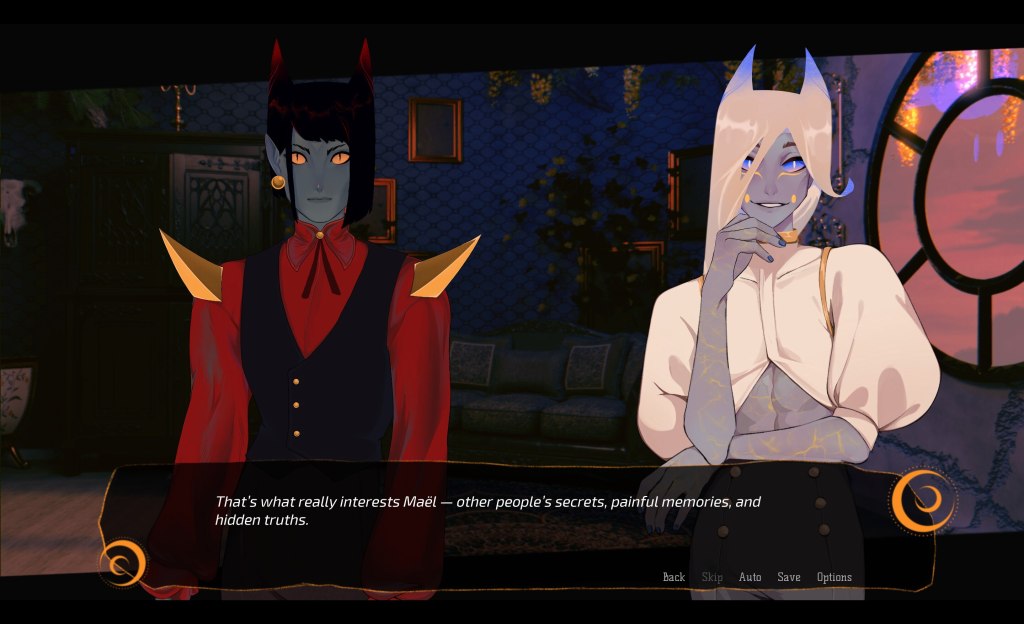This screenshot has width=1024, height=624.
Task: Click the Skip button
Action: click(712, 577)
